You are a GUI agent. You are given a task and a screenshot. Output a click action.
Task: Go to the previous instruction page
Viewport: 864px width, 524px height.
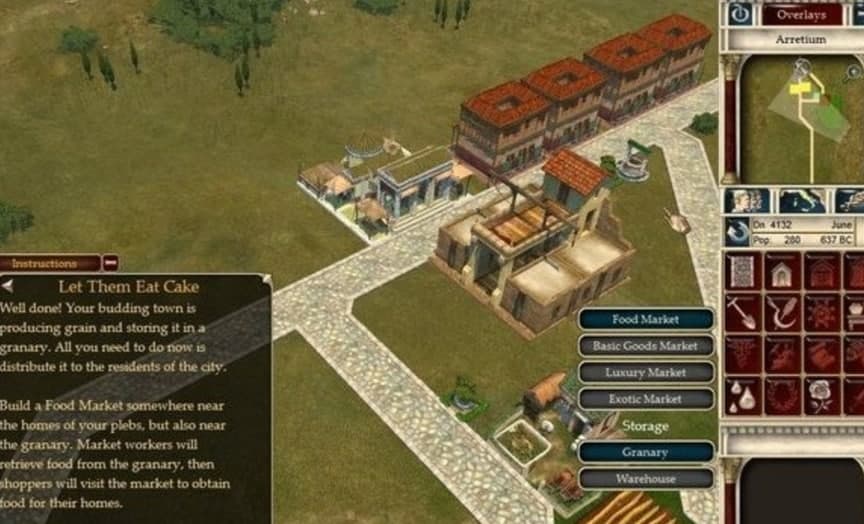click(x=7, y=286)
